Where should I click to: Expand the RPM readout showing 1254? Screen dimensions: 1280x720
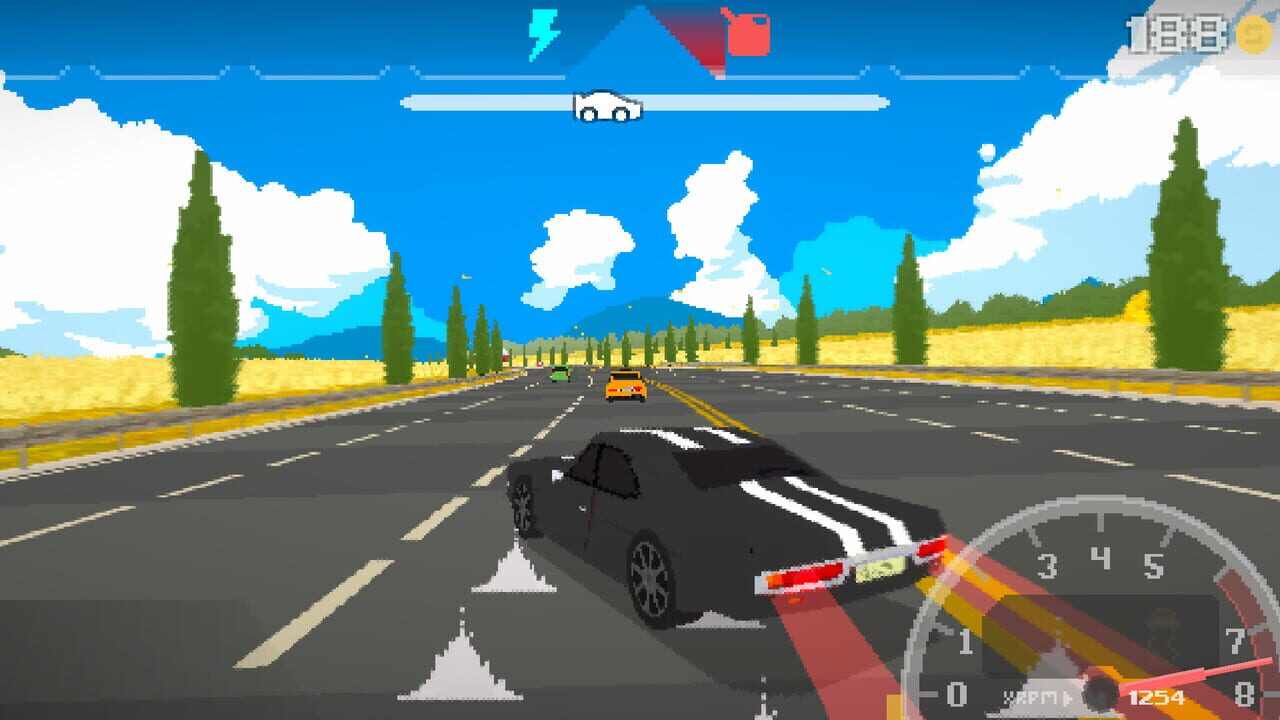[x=1157, y=697]
